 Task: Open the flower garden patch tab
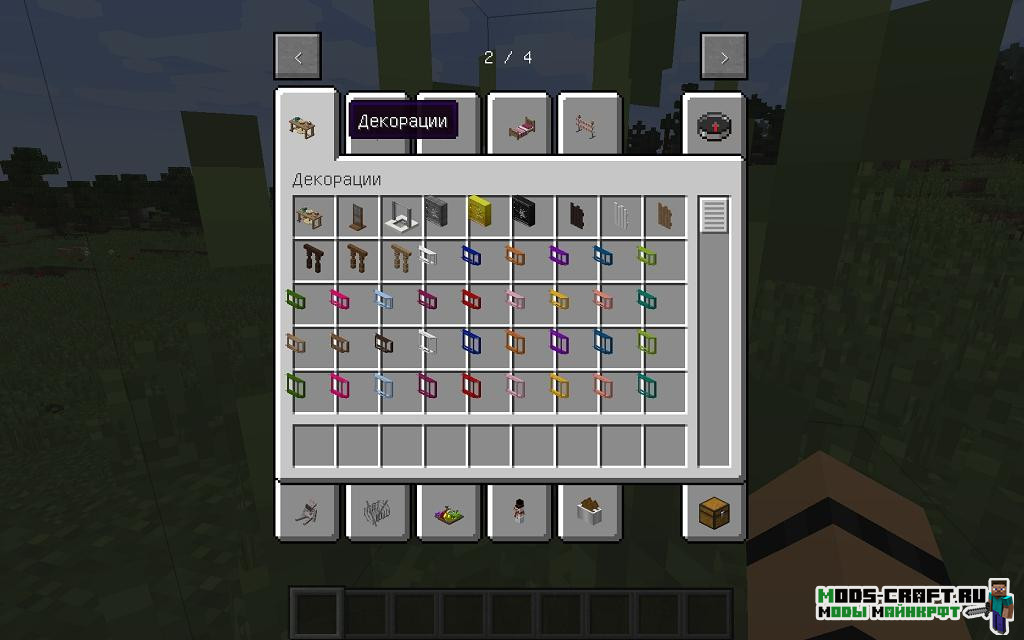449,511
